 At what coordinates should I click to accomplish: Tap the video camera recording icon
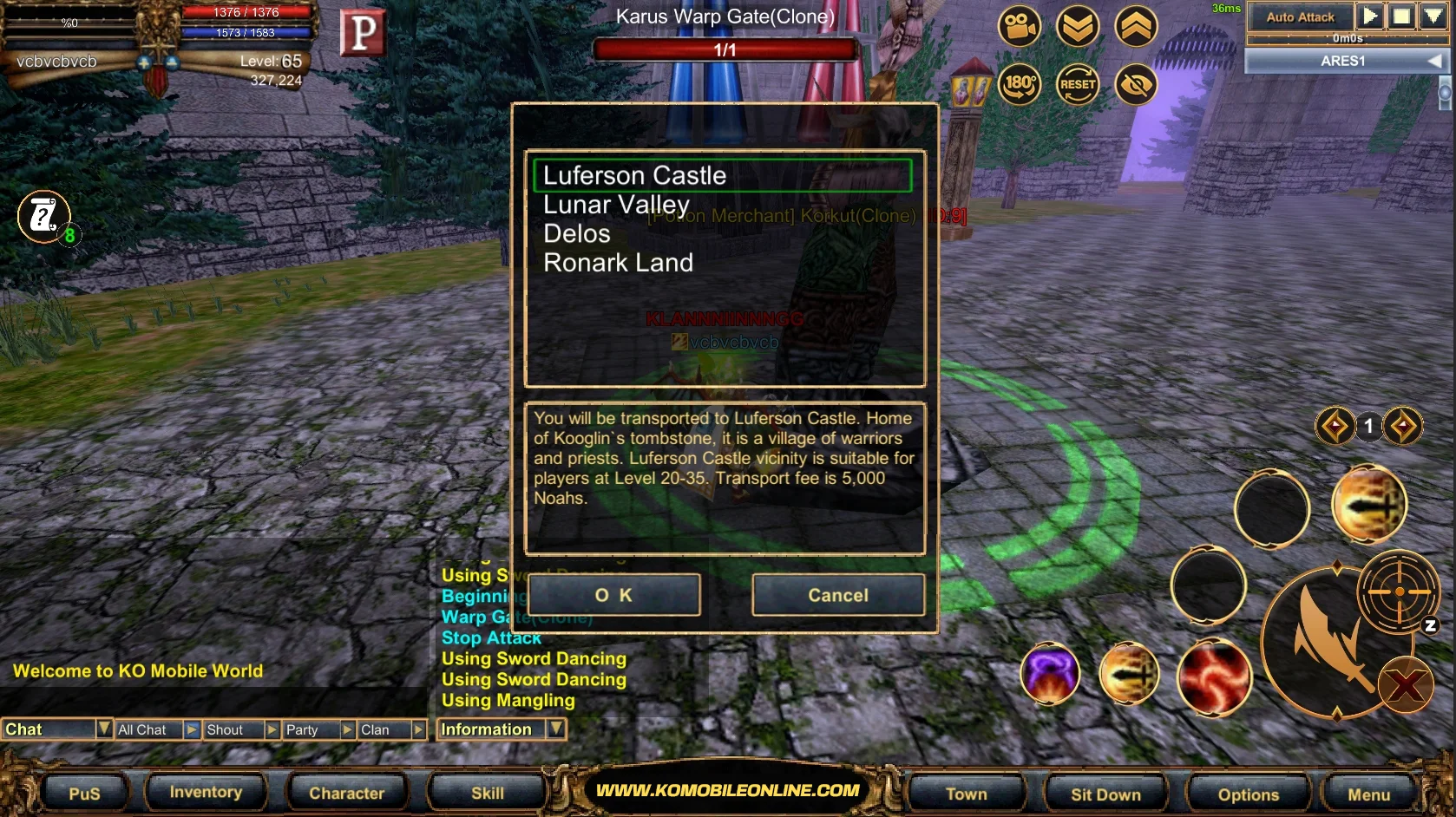[1019, 26]
